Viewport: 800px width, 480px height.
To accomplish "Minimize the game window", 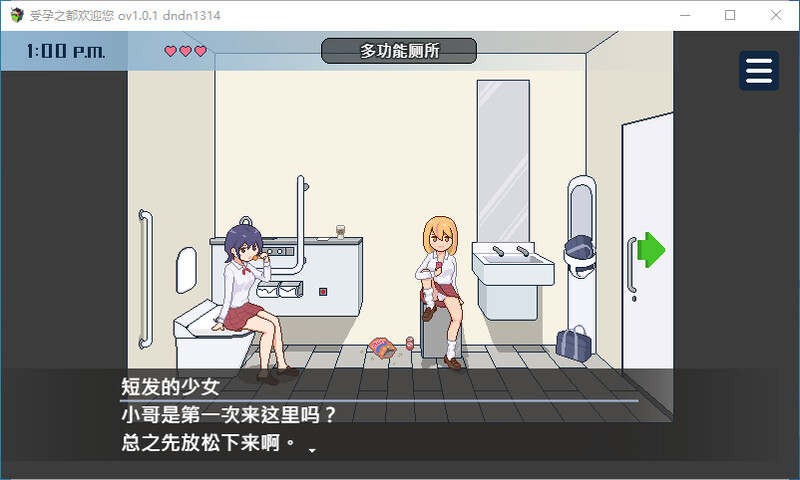I will (x=684, y=15).
